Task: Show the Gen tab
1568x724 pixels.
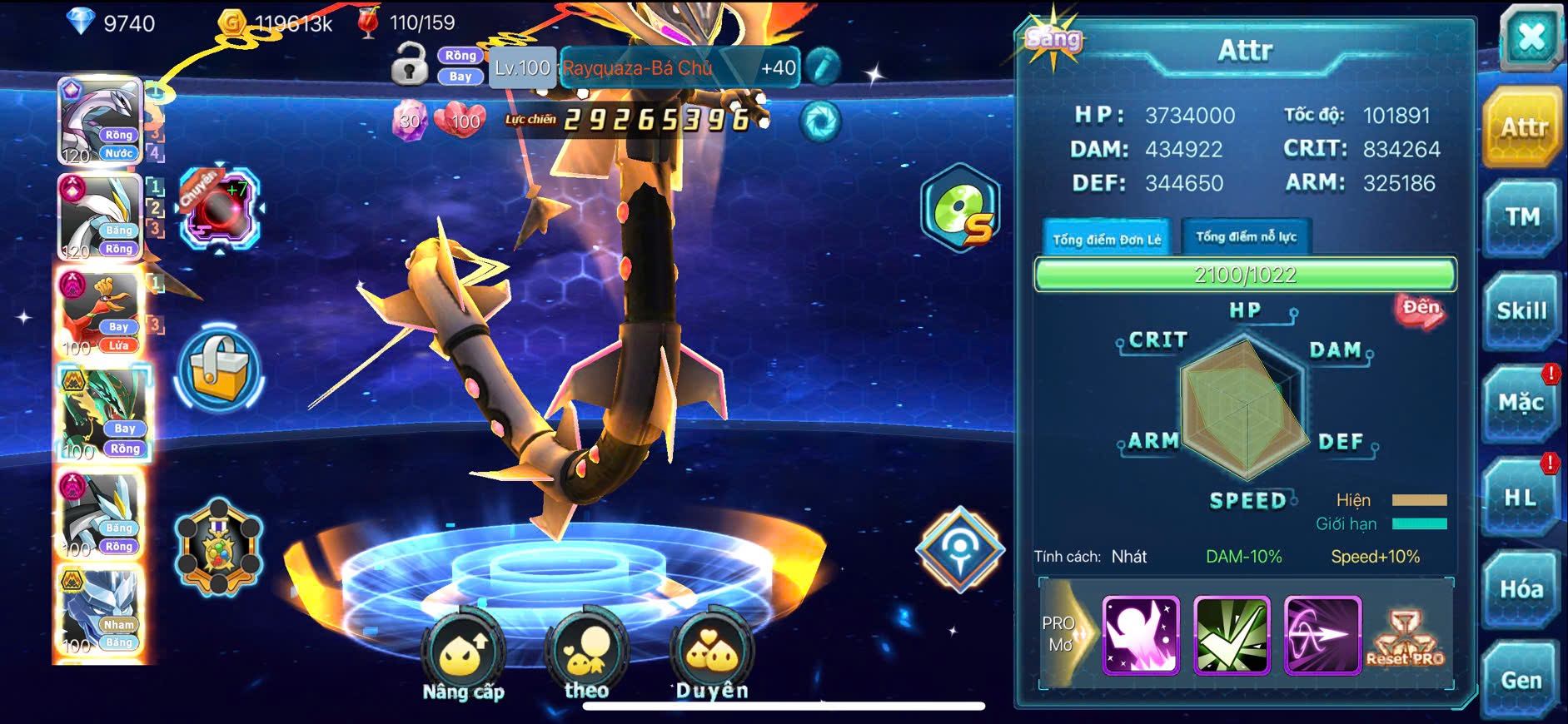Action: 1521,680
